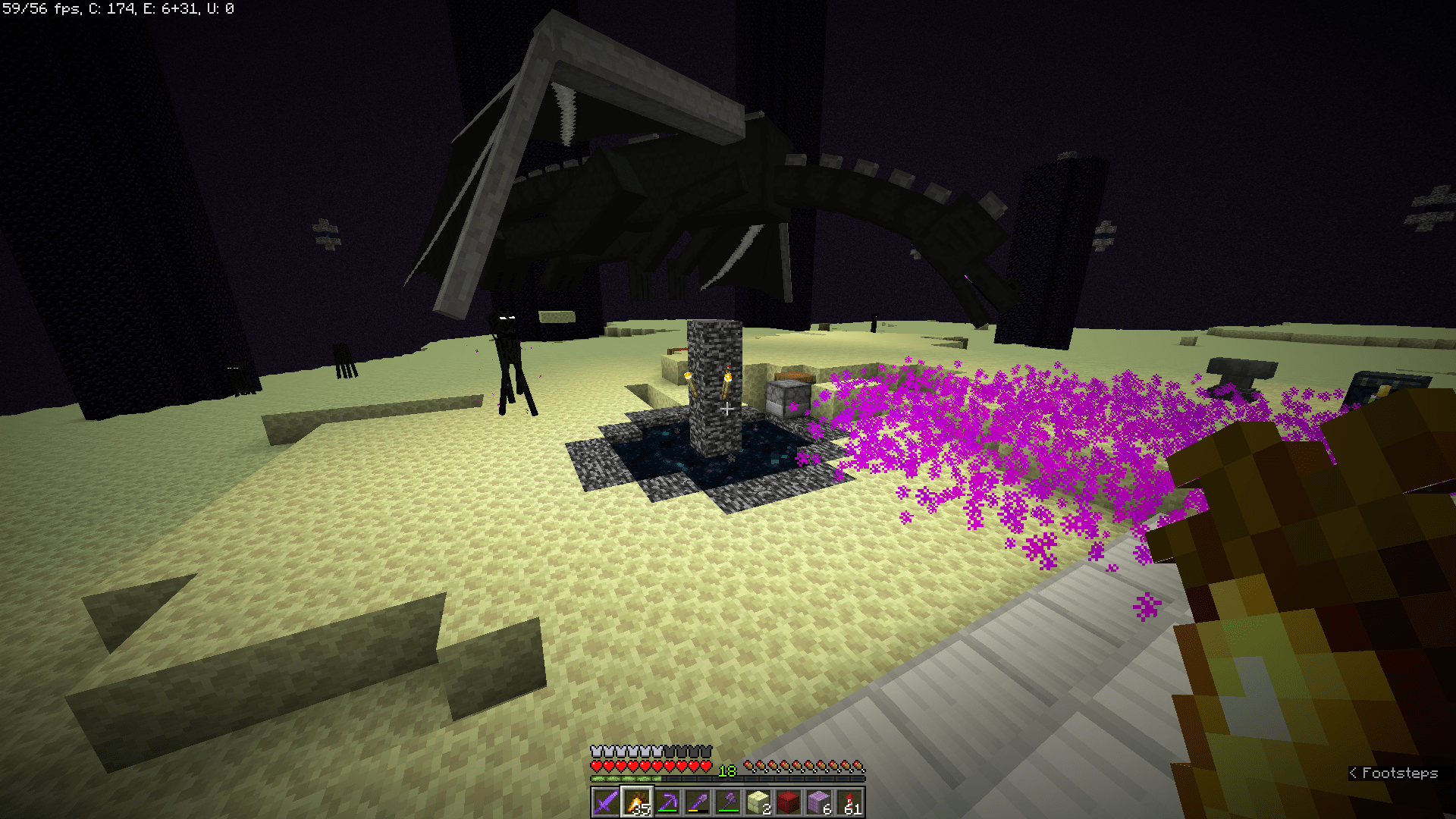The width and height of the screenshot is (1456, 819).
Task: Select the redstone torch stack of 61
Action: click(x=851, y=802)
